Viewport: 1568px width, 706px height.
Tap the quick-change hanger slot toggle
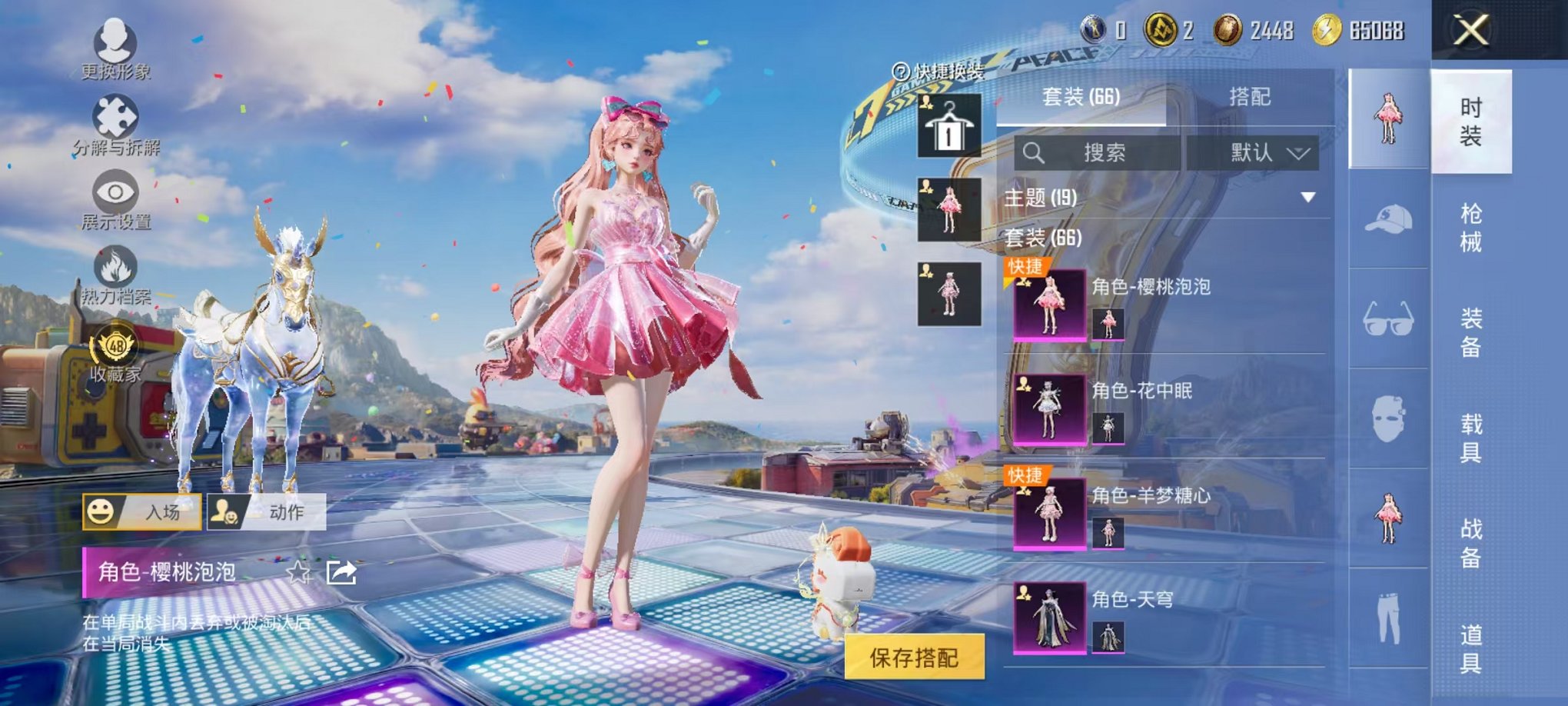(948, 125)
